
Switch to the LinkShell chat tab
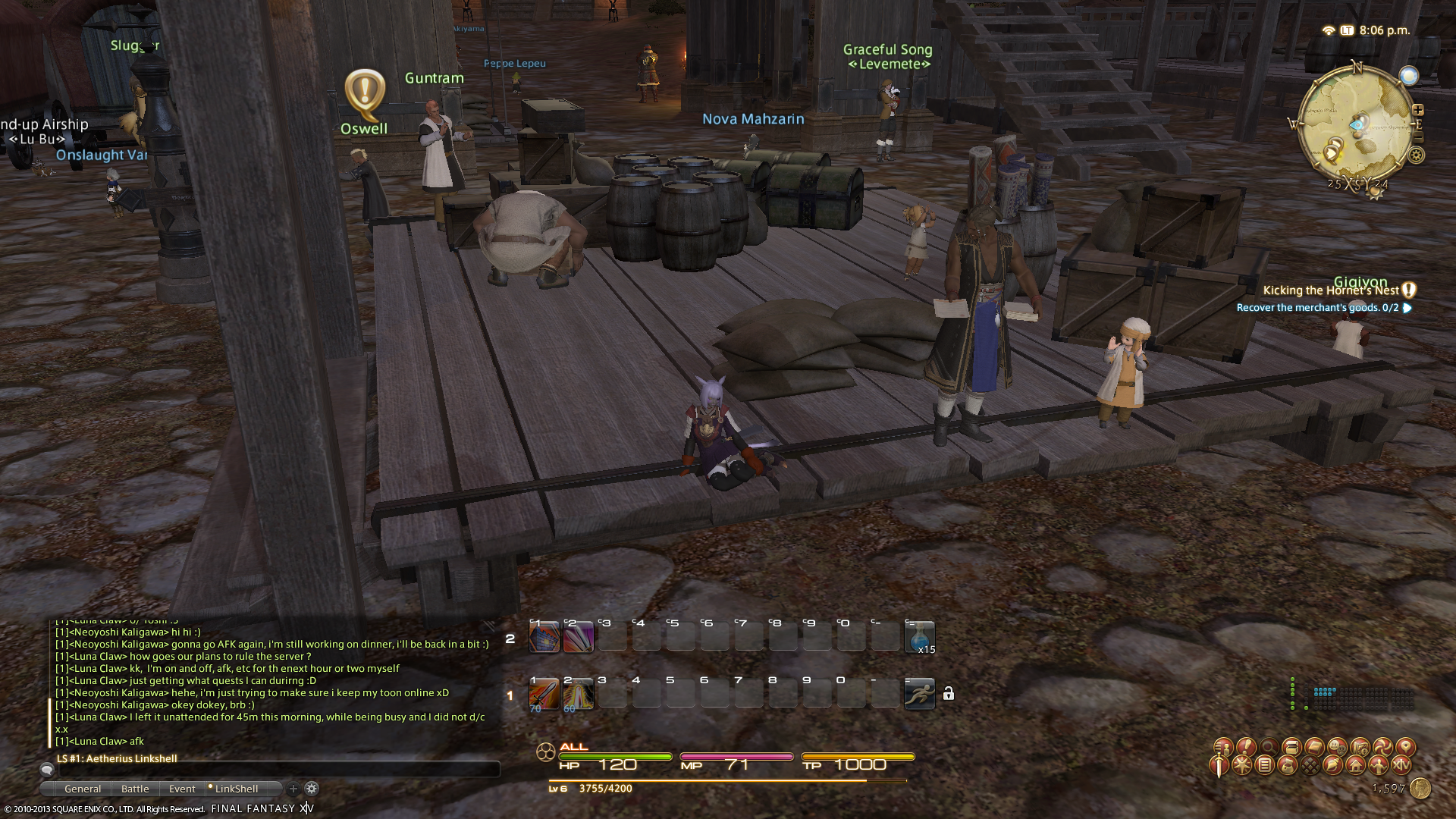pos(236,789)
